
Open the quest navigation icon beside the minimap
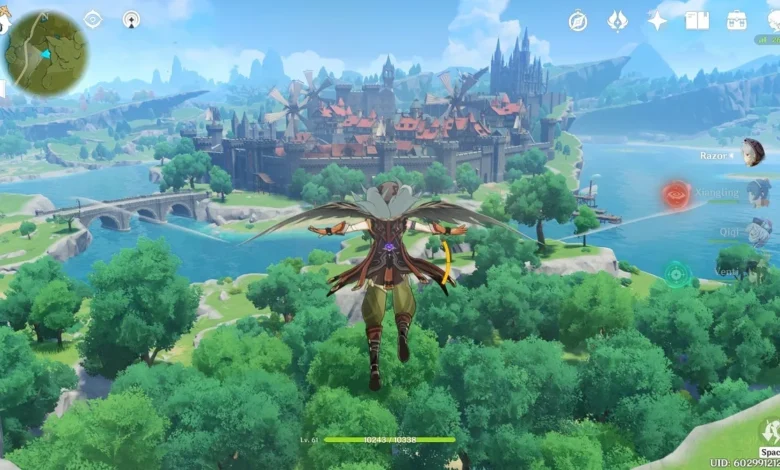(x=131, y=19)
